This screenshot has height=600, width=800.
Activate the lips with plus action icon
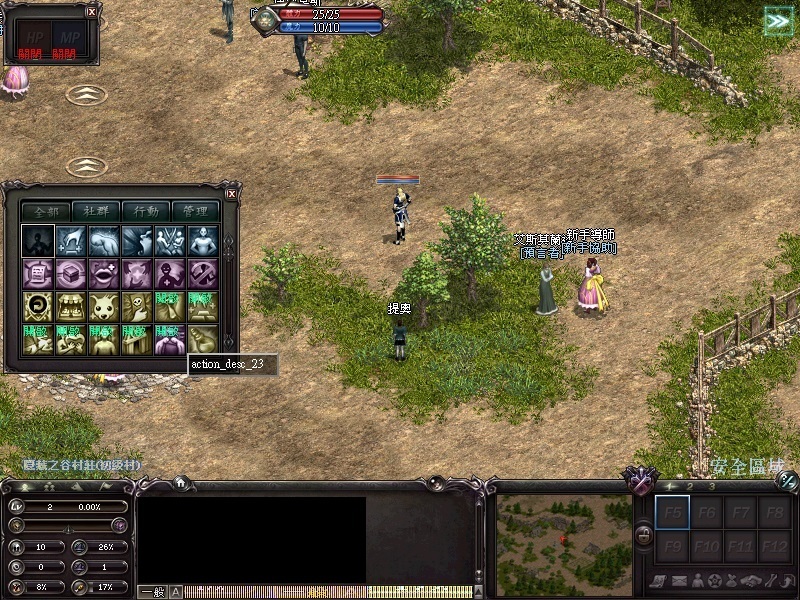(104, 273)
